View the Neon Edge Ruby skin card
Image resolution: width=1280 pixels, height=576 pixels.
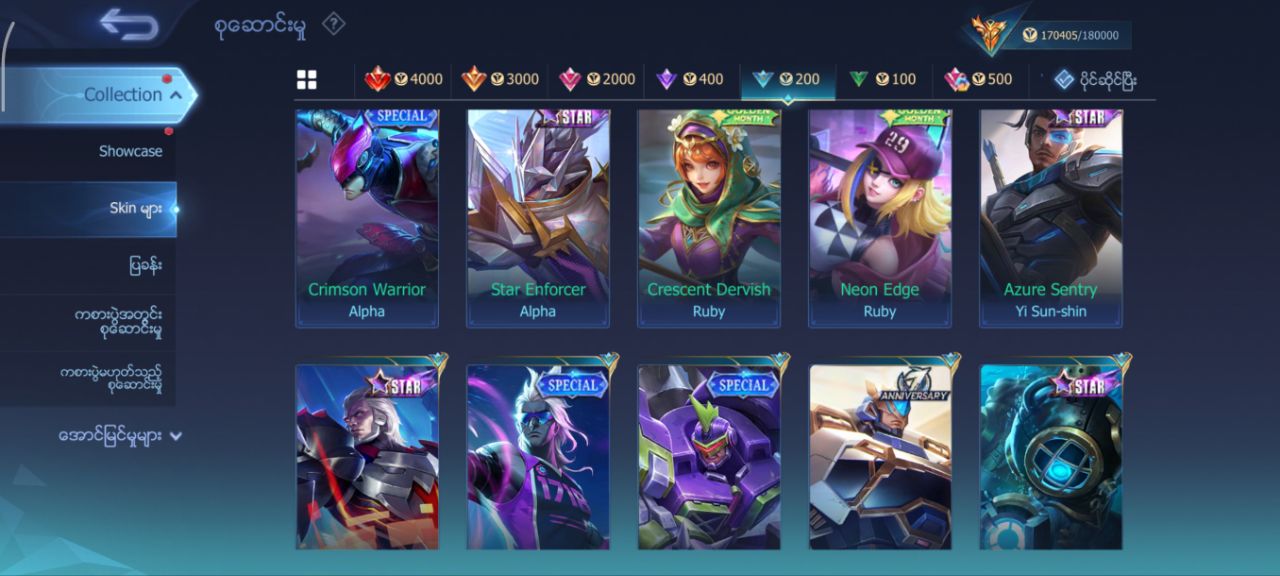pos(880,218)
